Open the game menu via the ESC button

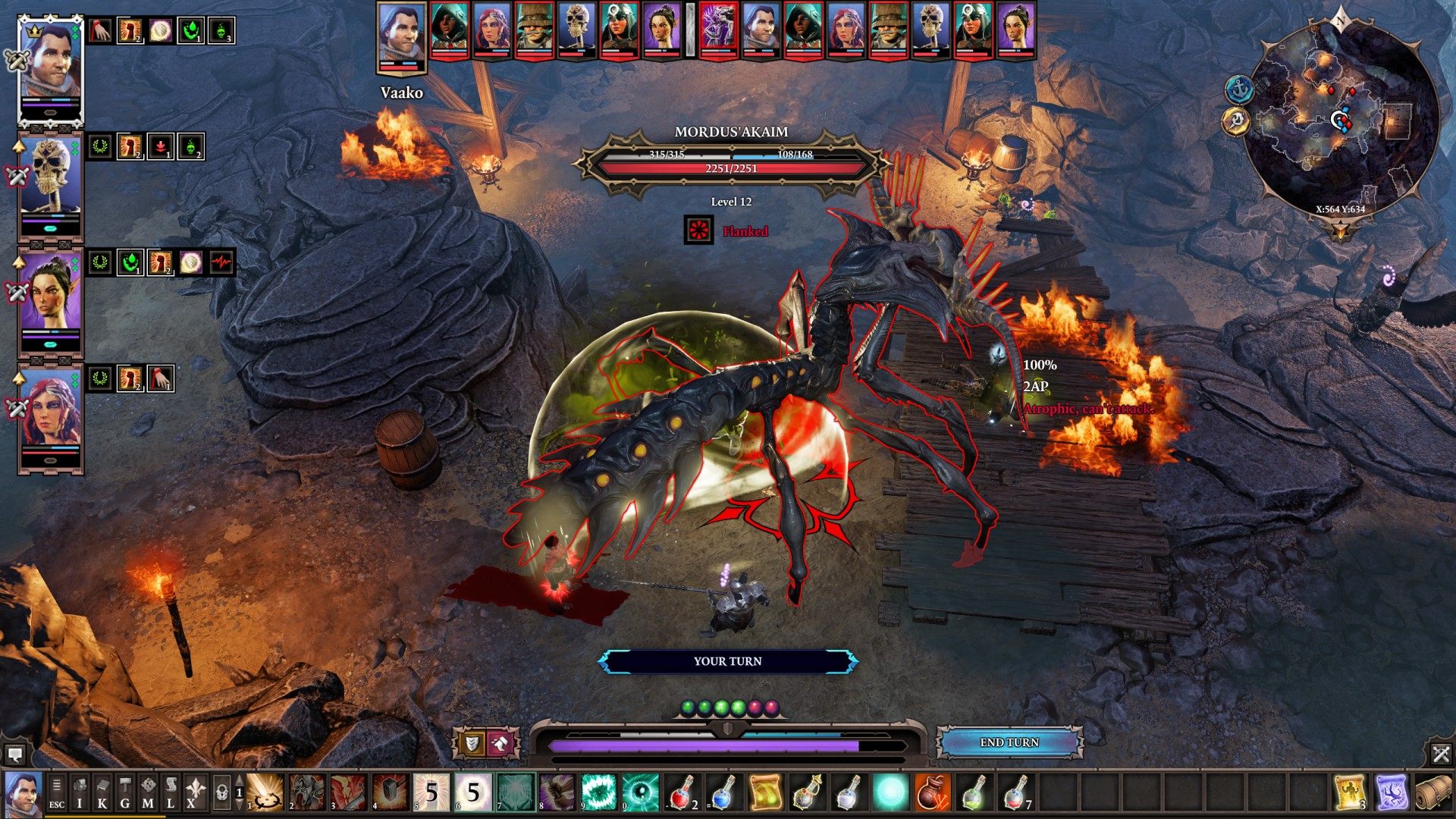coord(57,791)
